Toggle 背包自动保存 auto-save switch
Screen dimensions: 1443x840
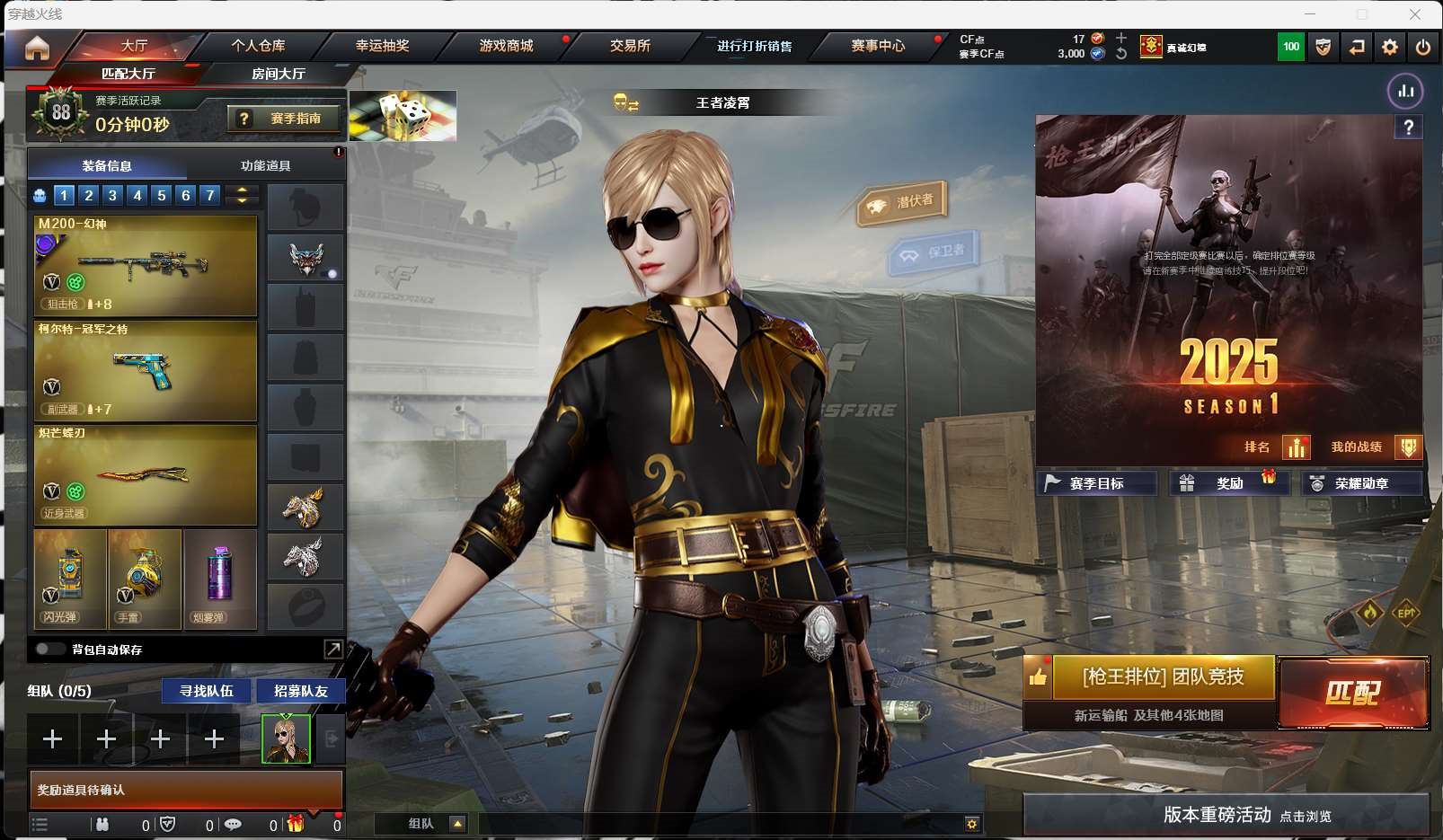click(x=48, y=649)
